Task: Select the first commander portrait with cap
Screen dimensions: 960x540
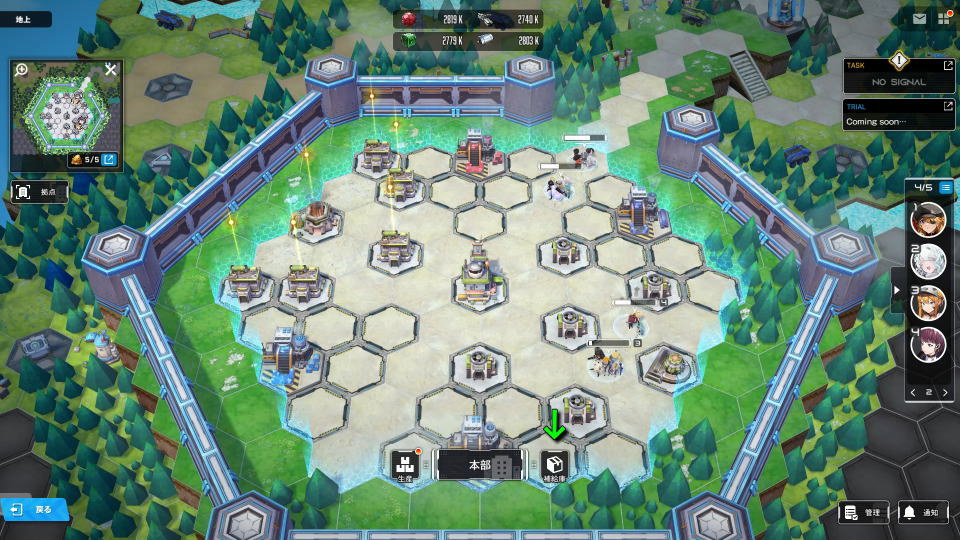Action: pos(928,219)
